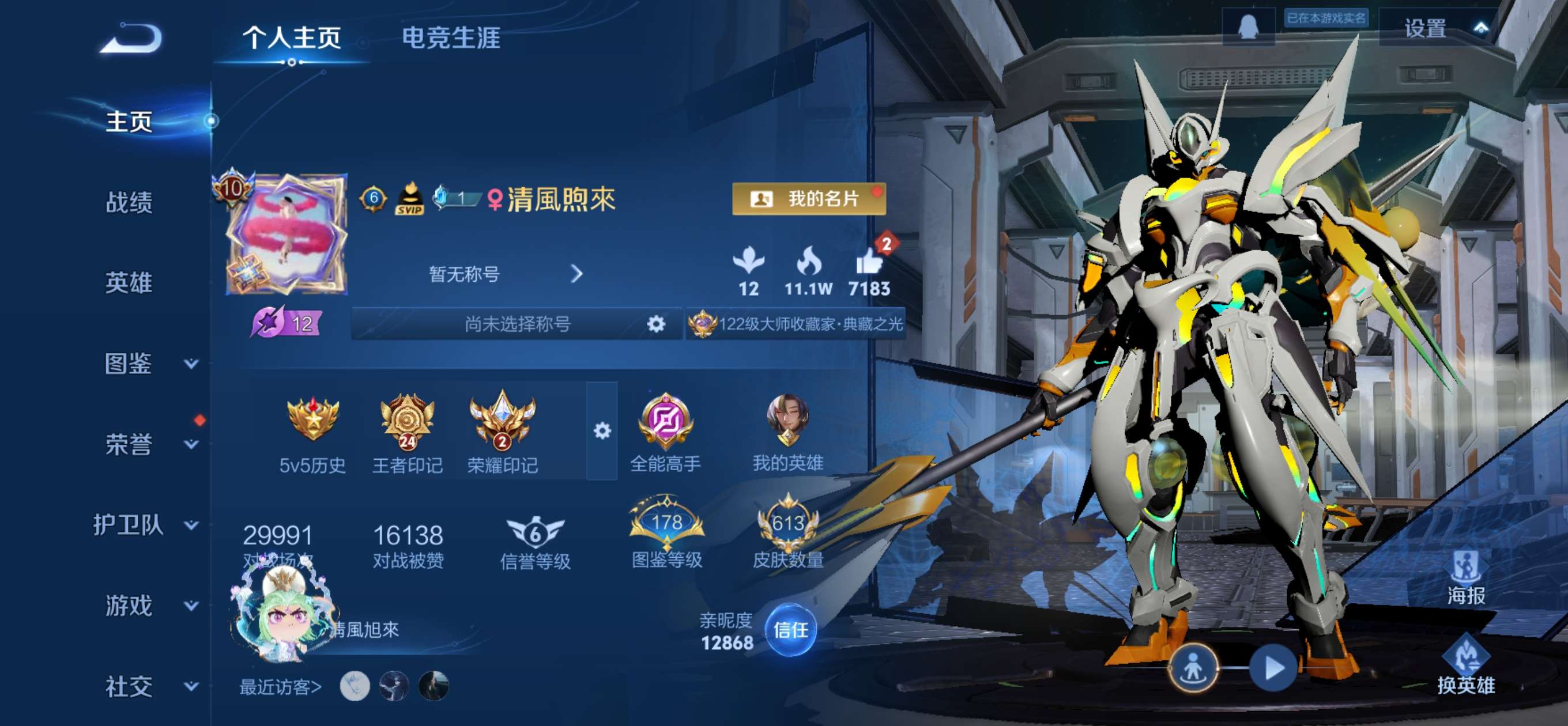Open 设置 in the top right
Viewport: 1568px width, 726px height.
1425,29
